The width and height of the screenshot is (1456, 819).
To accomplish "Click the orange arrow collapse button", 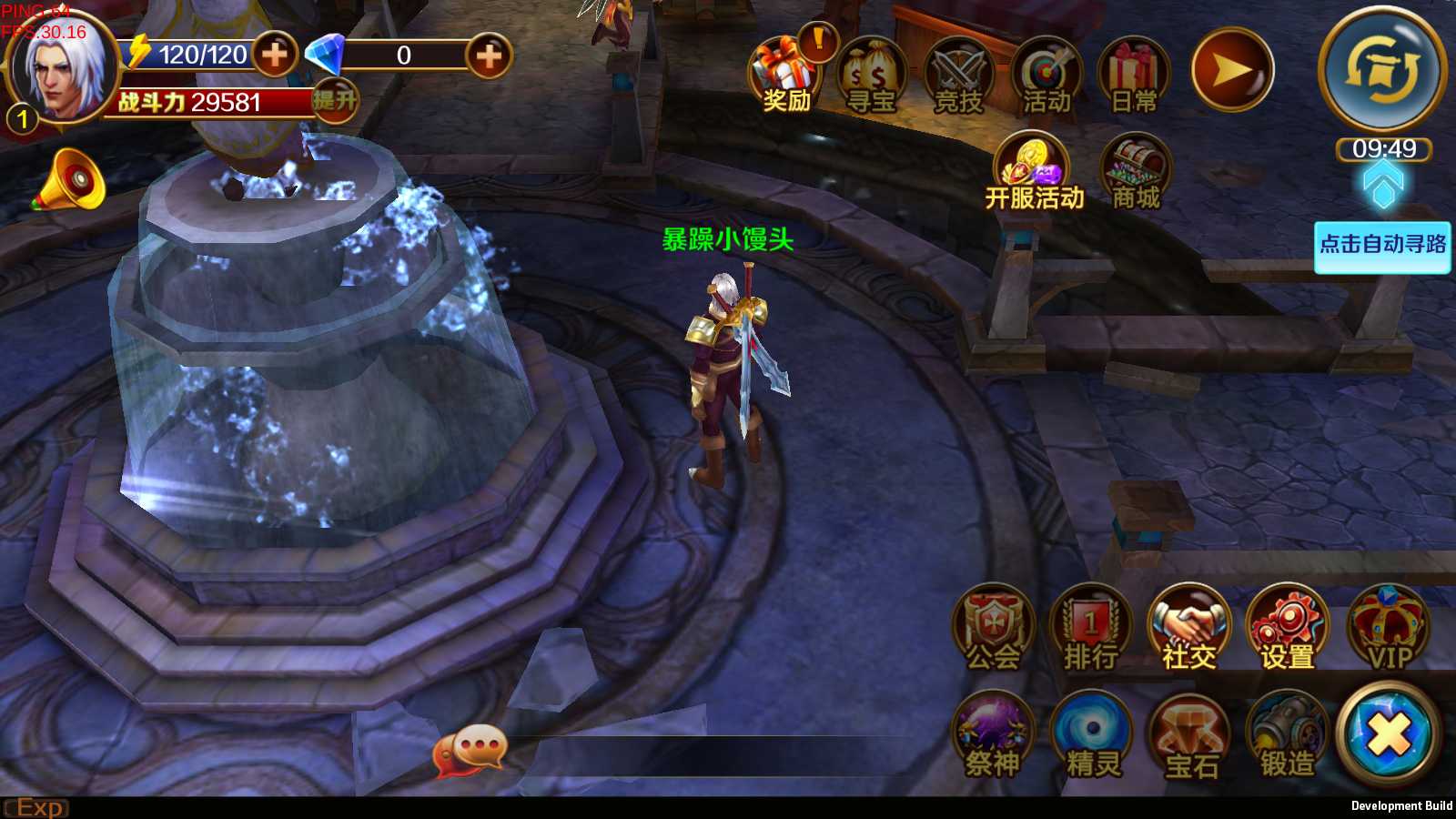I will pyautogui.click(x=1231, y=70).
